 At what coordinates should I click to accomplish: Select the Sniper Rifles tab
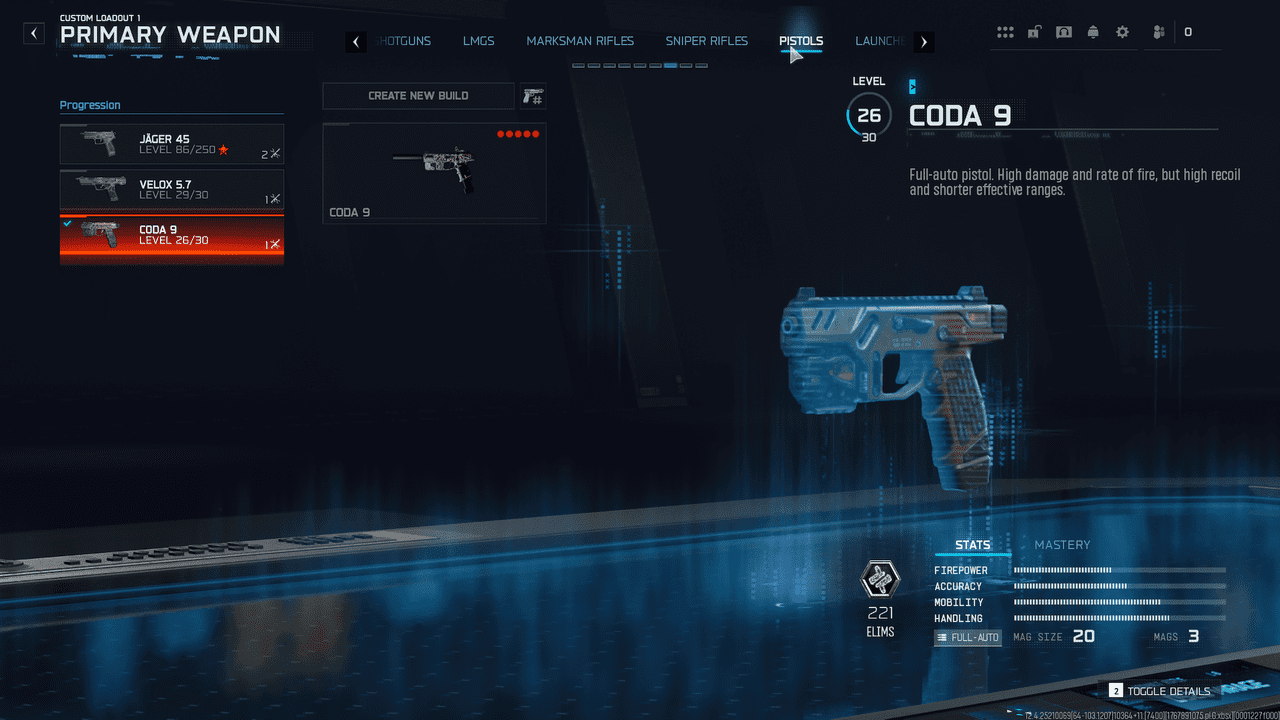click(706, 41)
